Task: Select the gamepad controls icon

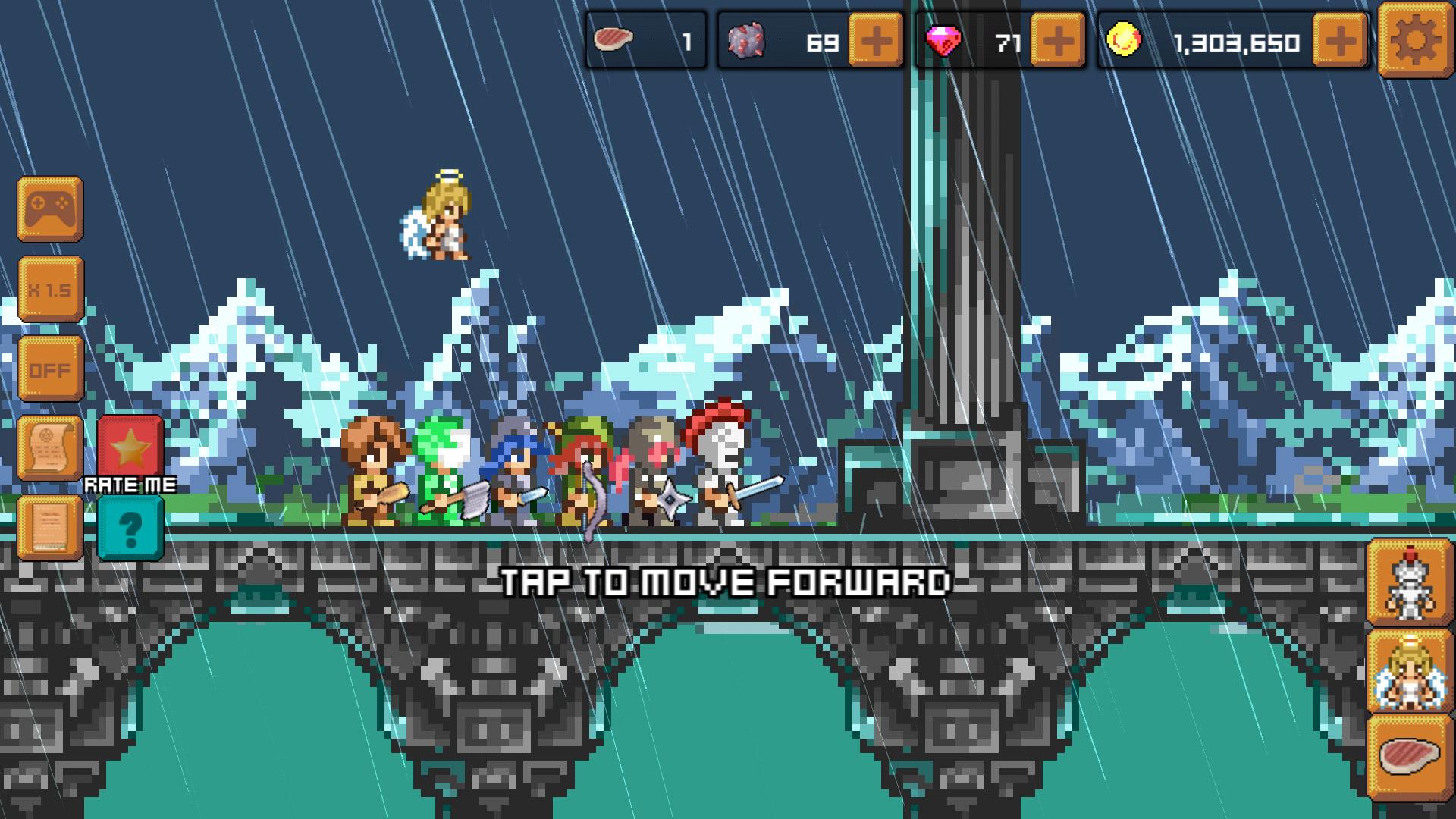Action: tap(50, 210)
